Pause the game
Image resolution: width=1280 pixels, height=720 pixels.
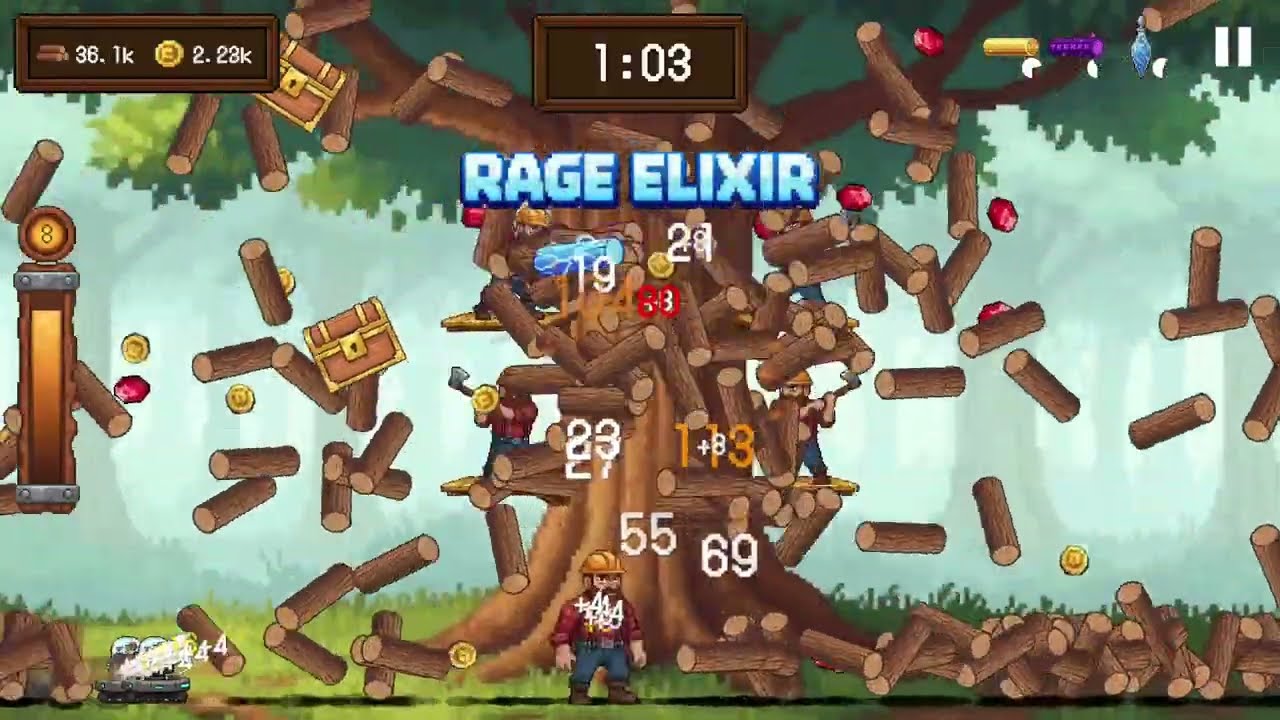point(1232,46)
